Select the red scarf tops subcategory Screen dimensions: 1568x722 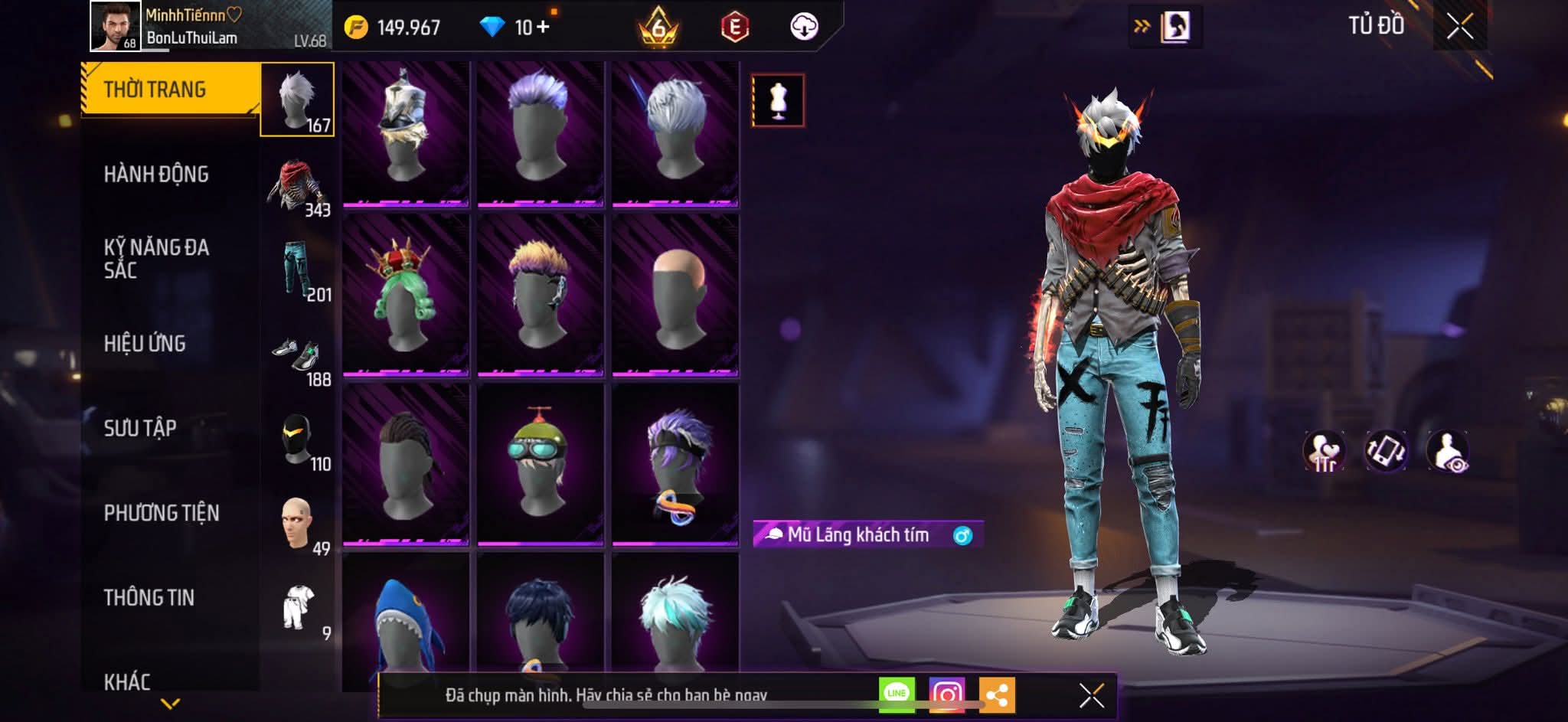click(x=298, y=186)
